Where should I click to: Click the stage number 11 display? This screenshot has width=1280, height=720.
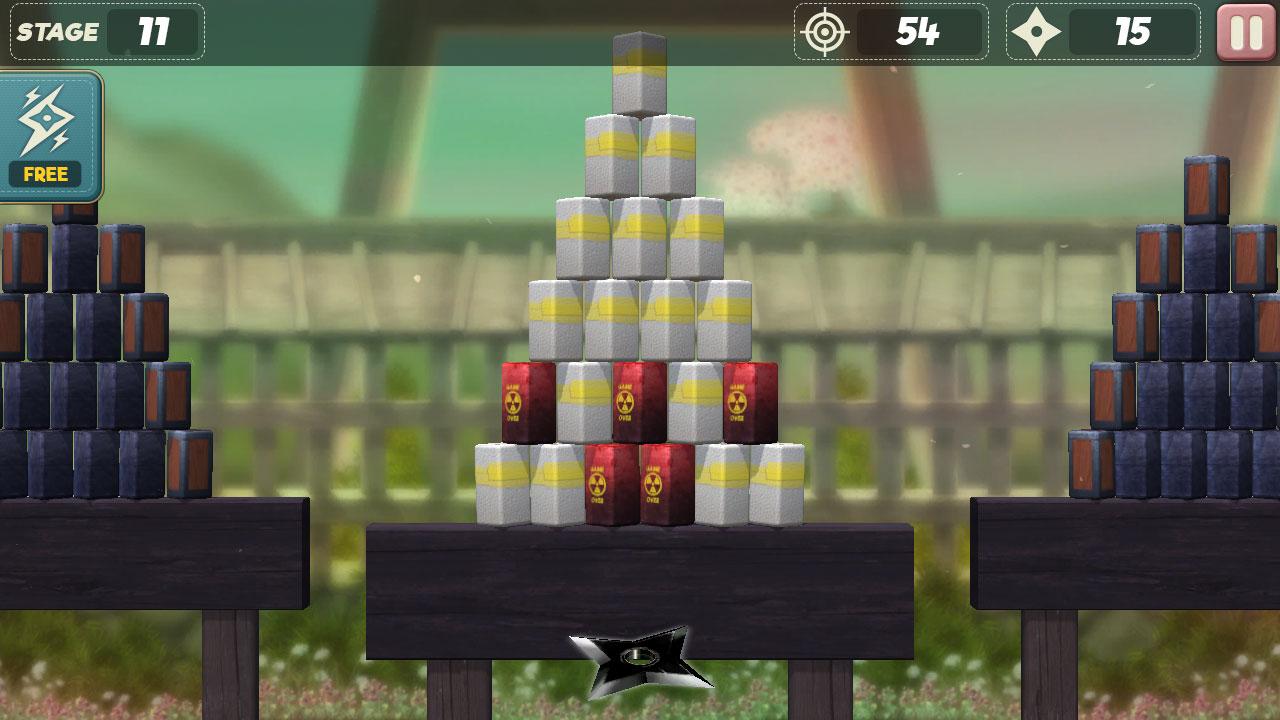(155, 31)
